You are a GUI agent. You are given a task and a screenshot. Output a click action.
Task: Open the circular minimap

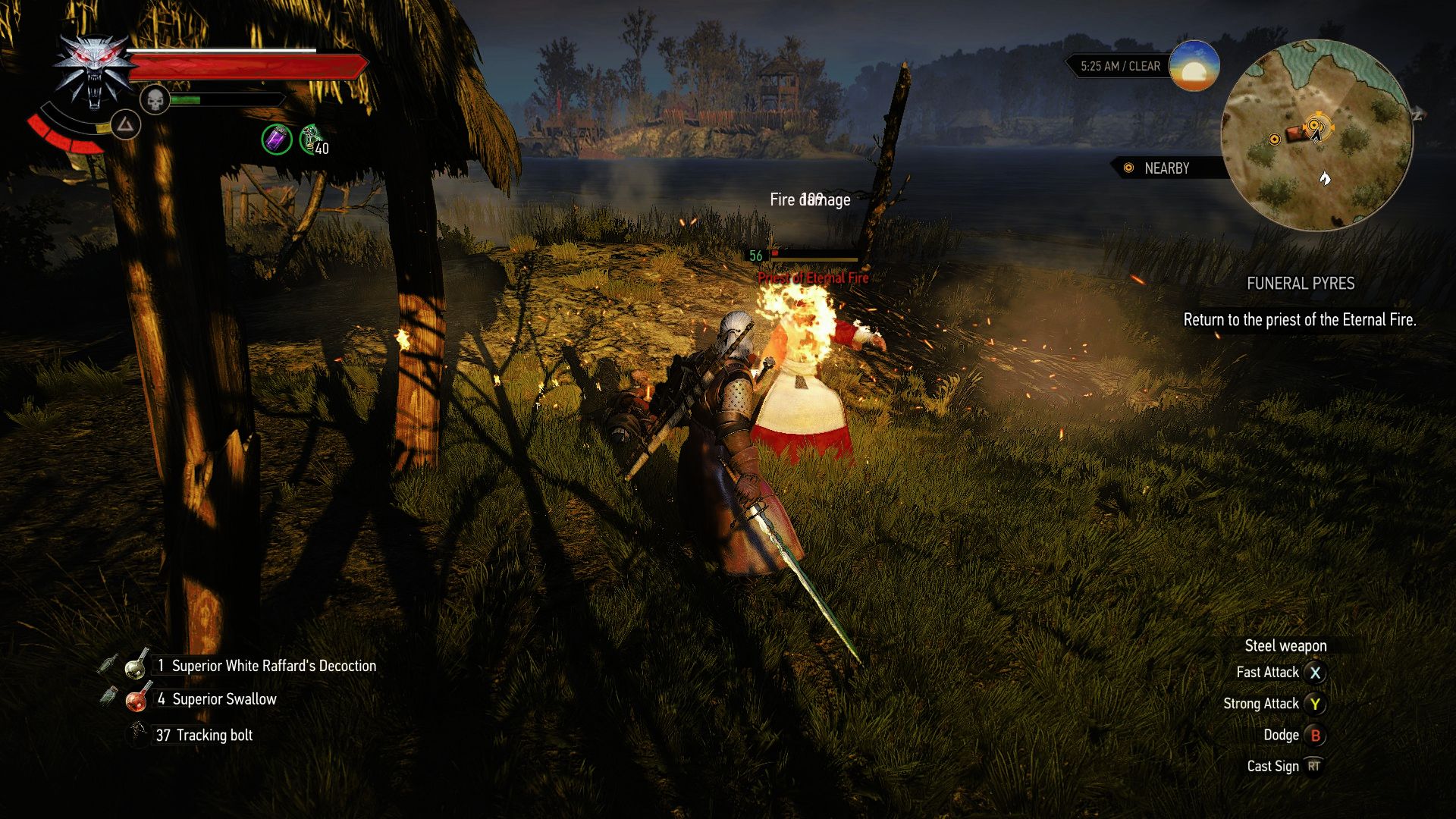[x=1316, y=135]
